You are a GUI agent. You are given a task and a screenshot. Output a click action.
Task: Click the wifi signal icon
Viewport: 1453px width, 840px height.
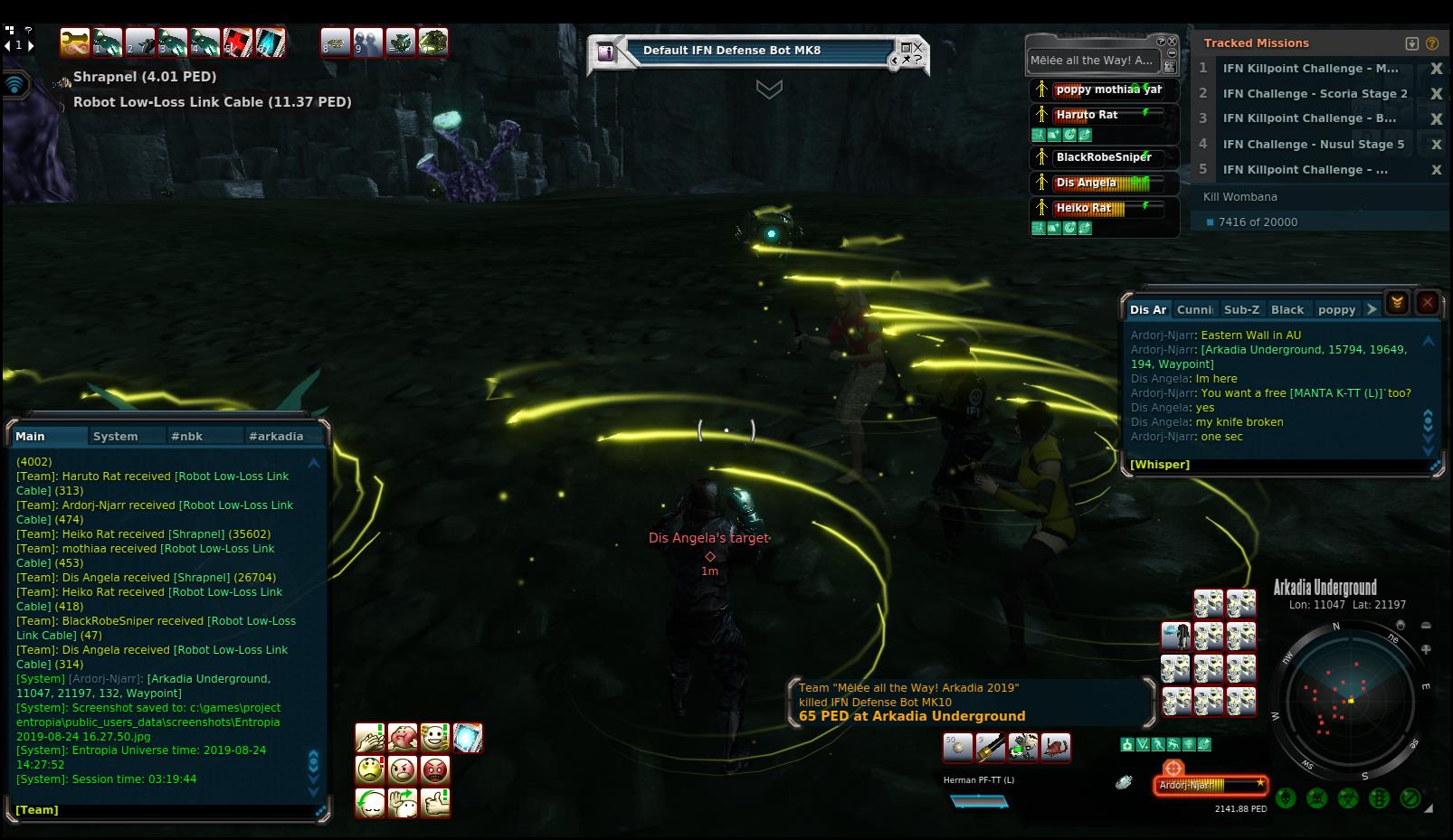[x=15, y=86]
